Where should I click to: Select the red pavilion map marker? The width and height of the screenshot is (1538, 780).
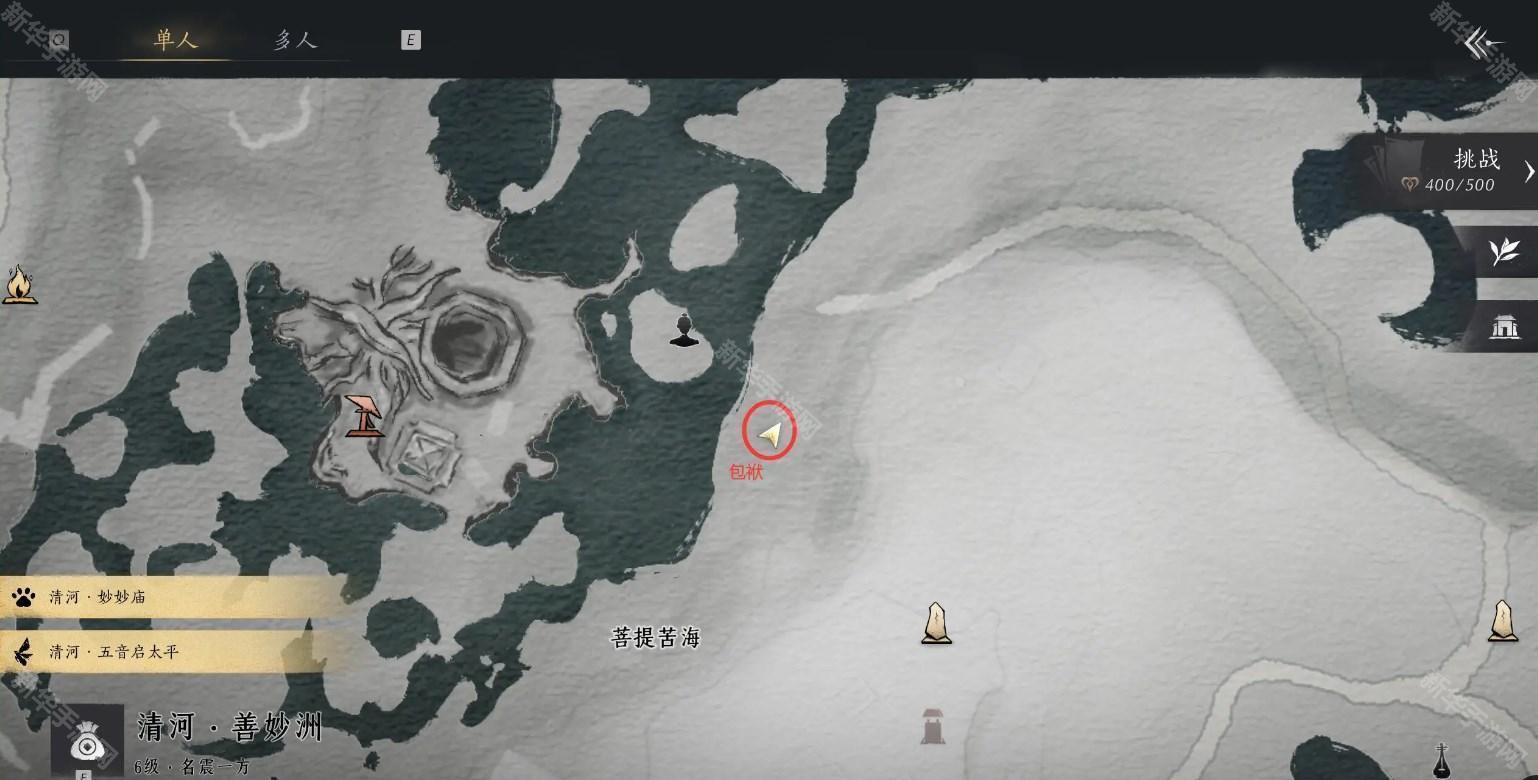coord(365,415)
